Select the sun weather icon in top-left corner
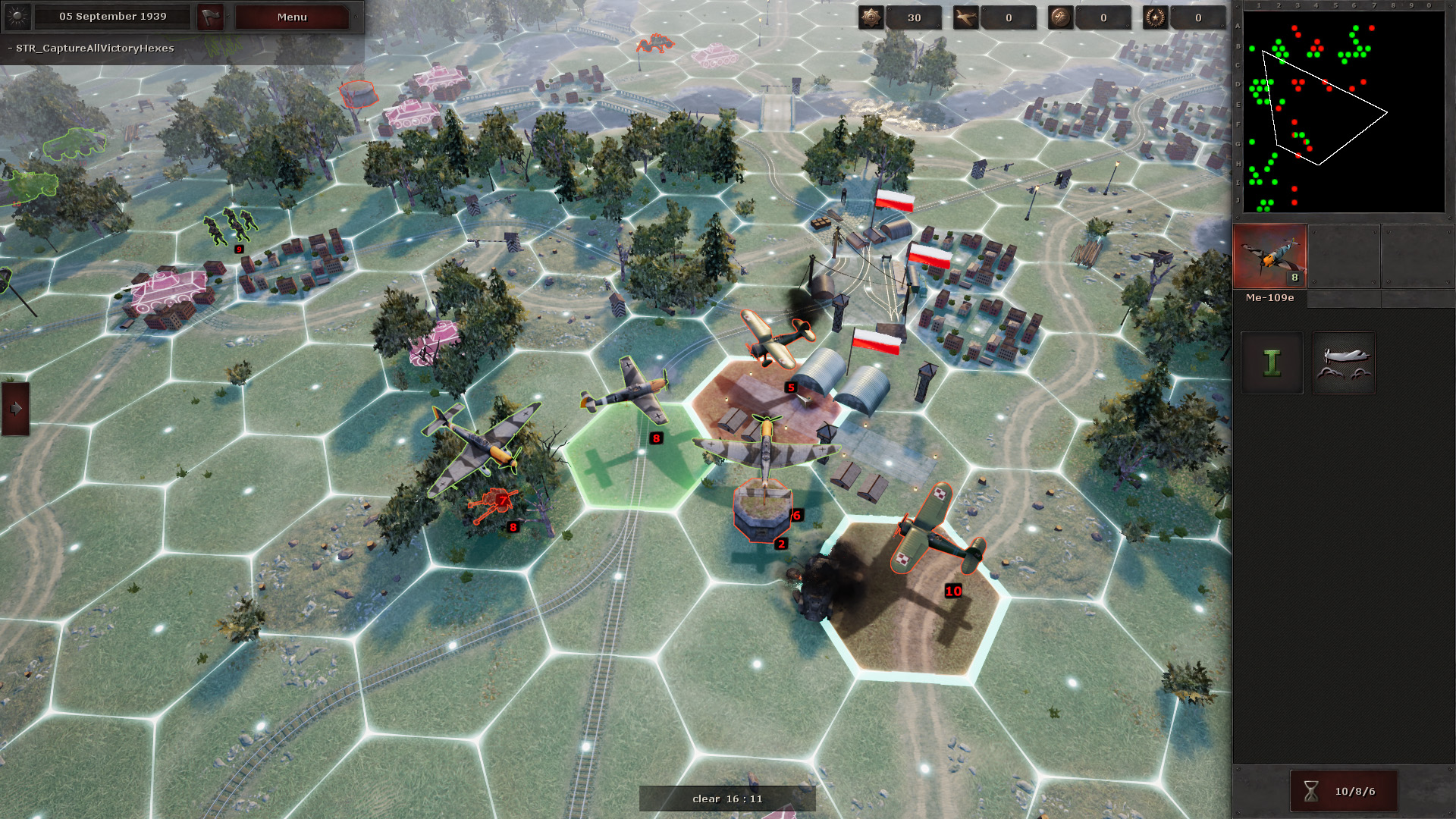 pyautogui.click(x=17, y=17)
